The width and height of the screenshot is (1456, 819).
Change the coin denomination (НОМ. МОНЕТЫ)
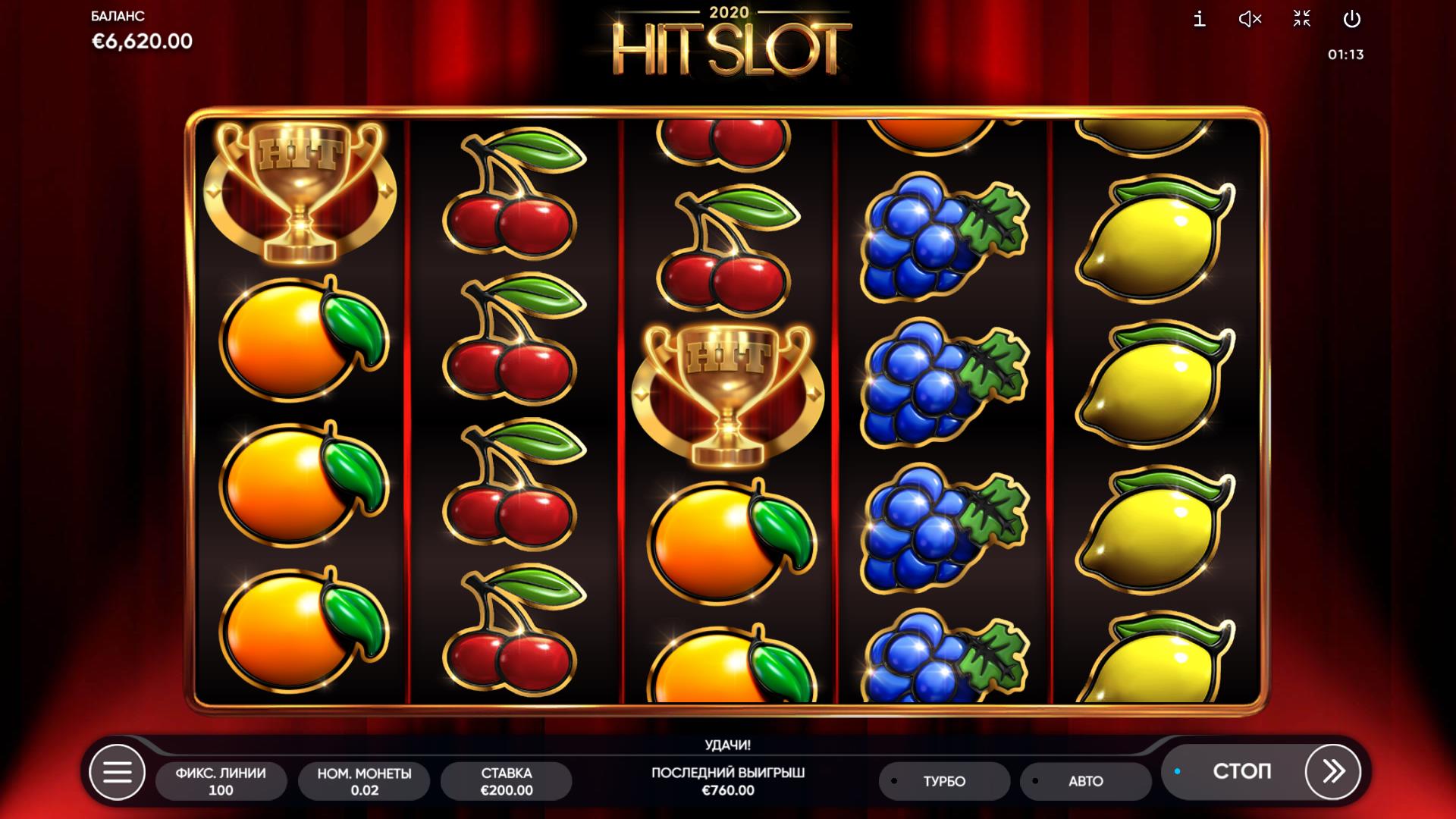point(364,781)
